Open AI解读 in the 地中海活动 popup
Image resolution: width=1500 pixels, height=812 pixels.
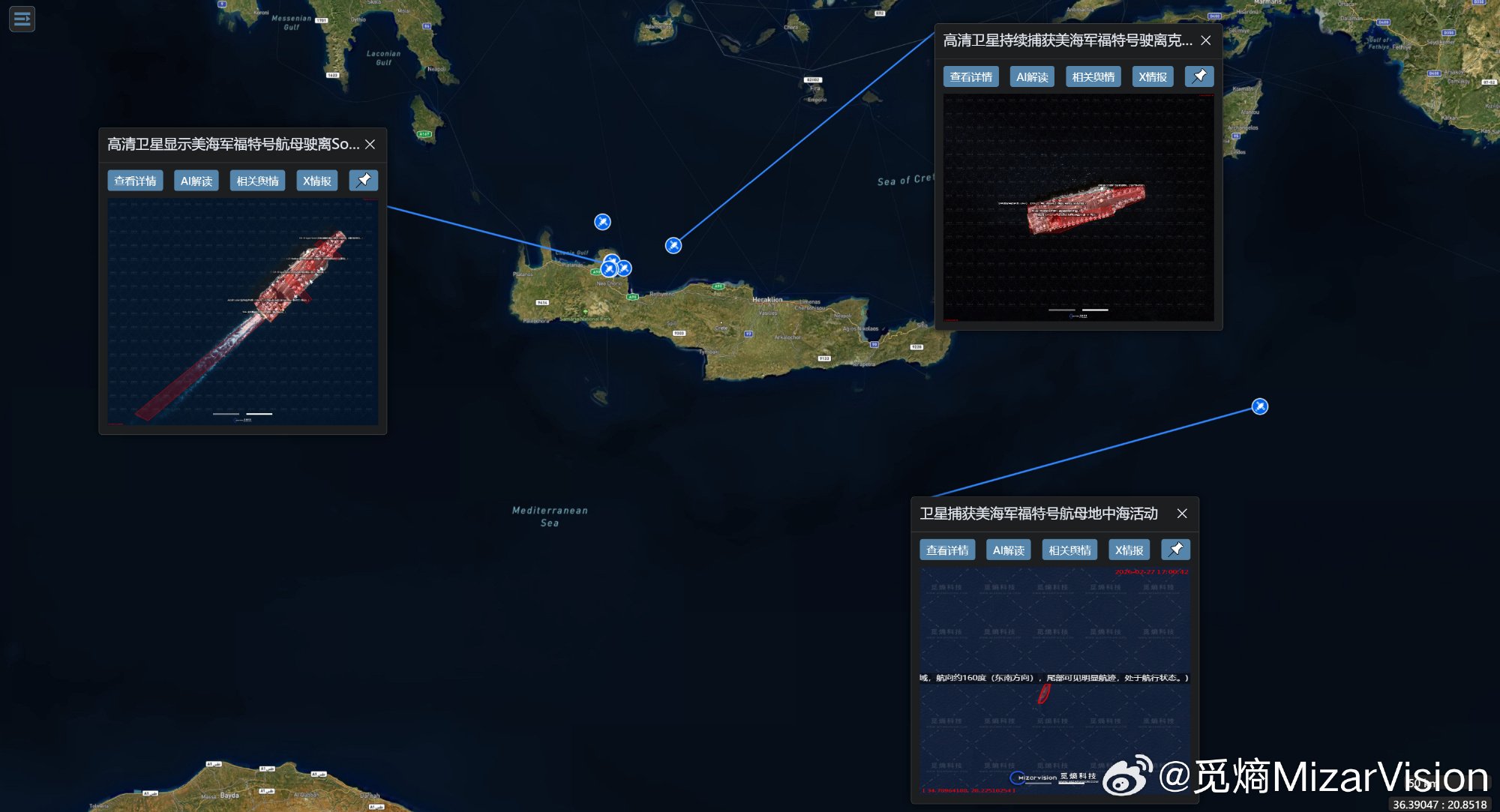(1008, 550)
